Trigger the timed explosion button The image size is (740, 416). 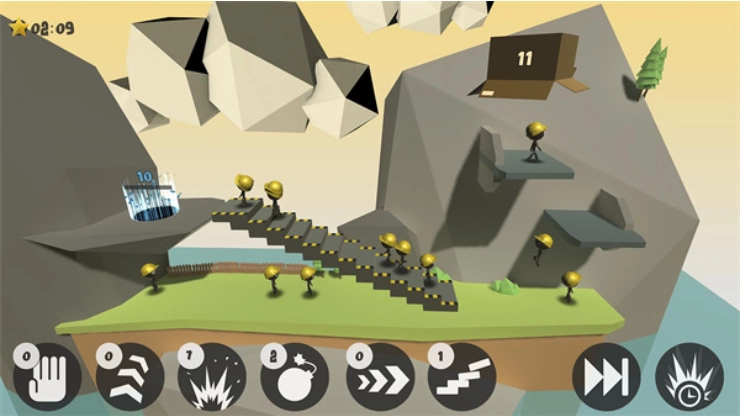689,380
